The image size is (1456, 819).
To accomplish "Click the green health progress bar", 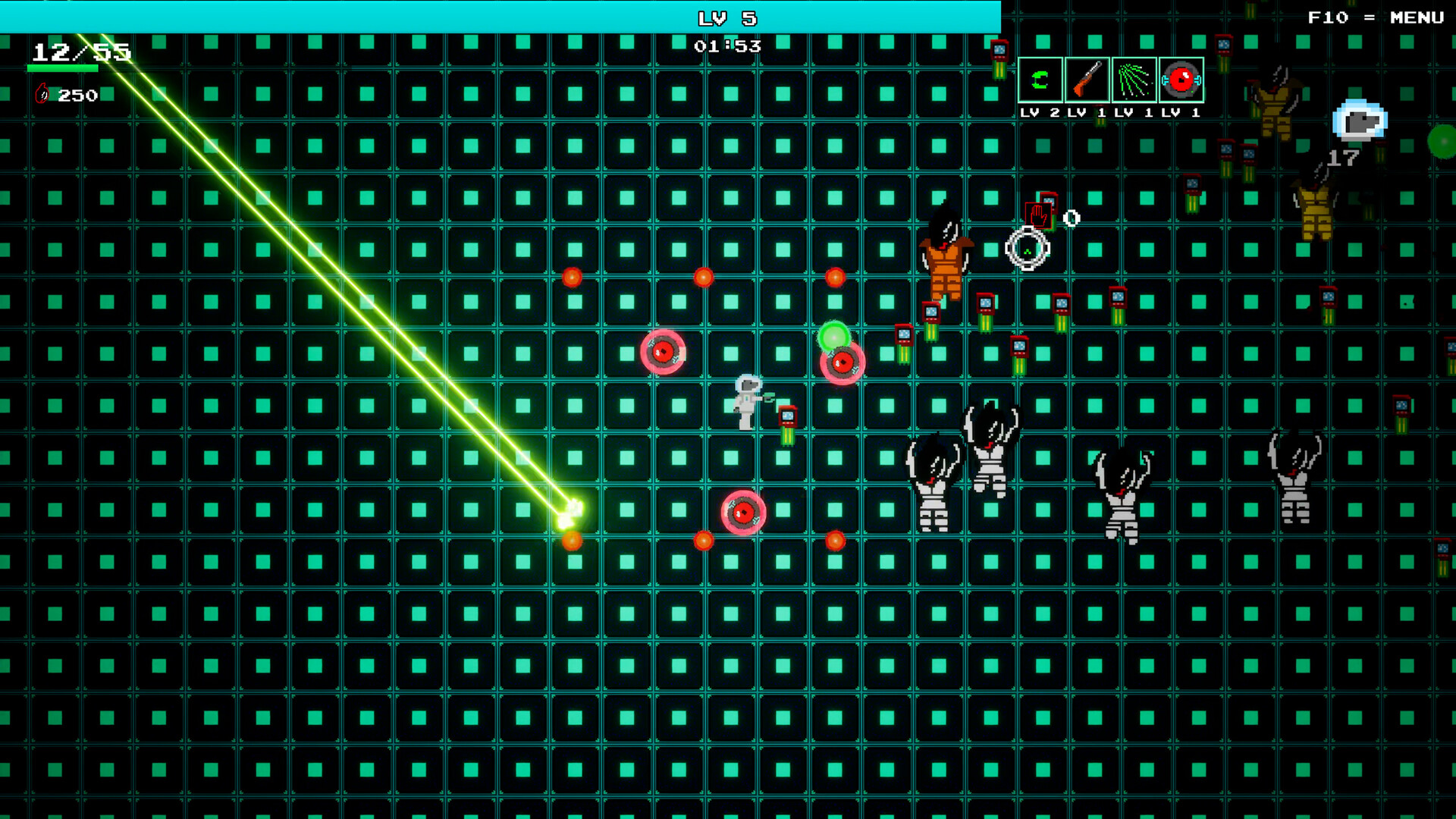I will tap(63, 67).
